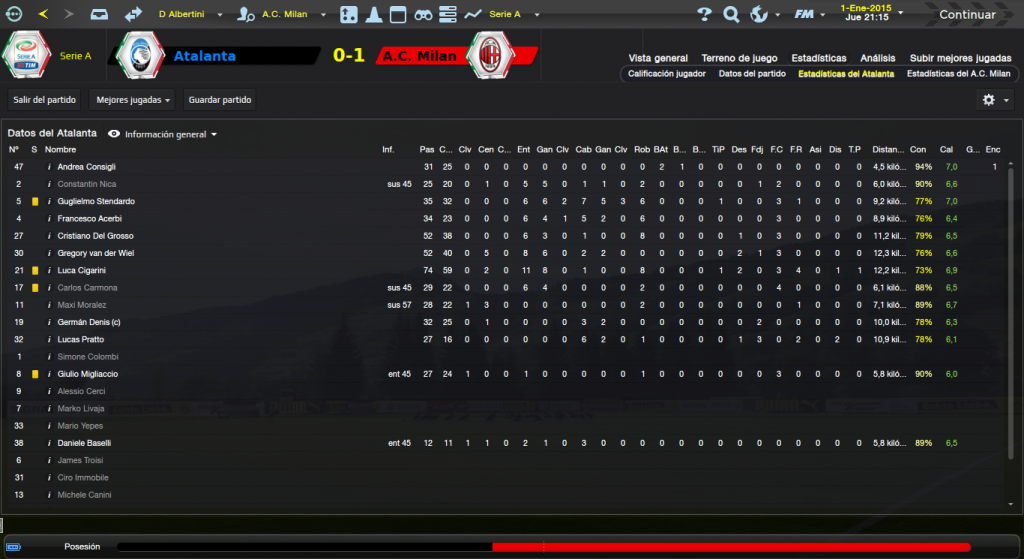Select the Estadísticas tab
The image size is (1024, 559).
pos(817,58)
